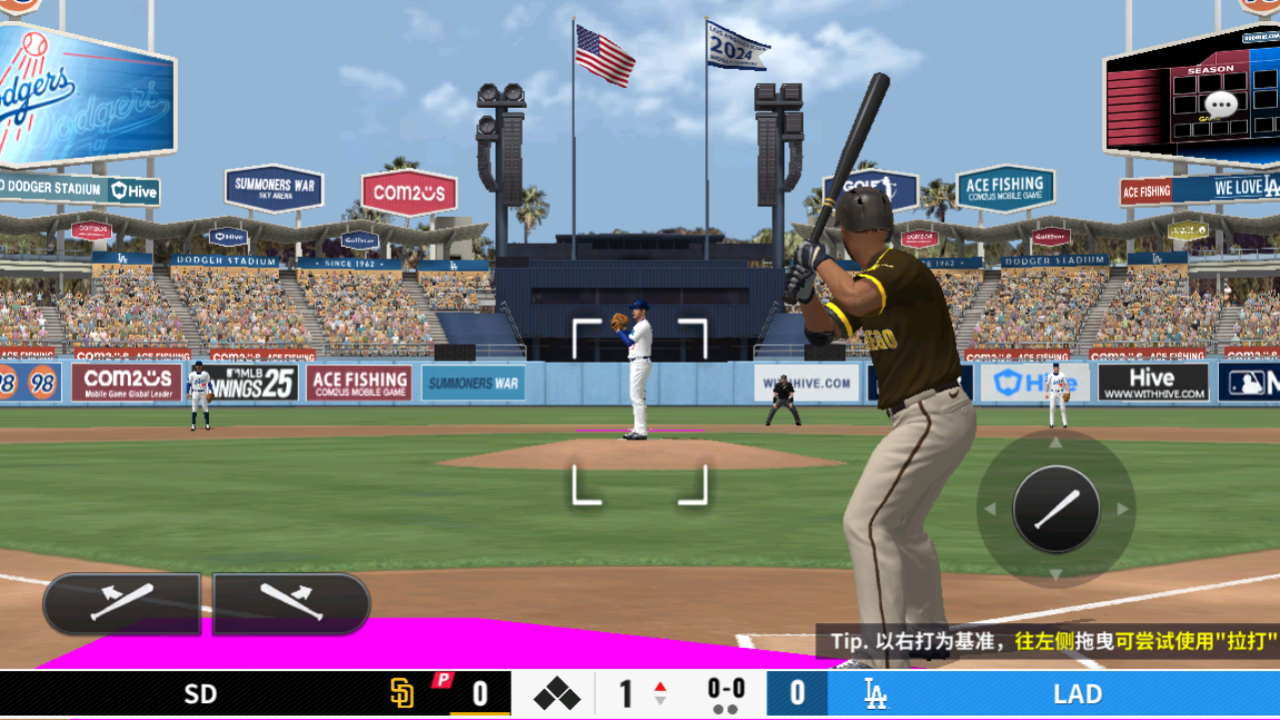Swing with the round bat button

1056,509
